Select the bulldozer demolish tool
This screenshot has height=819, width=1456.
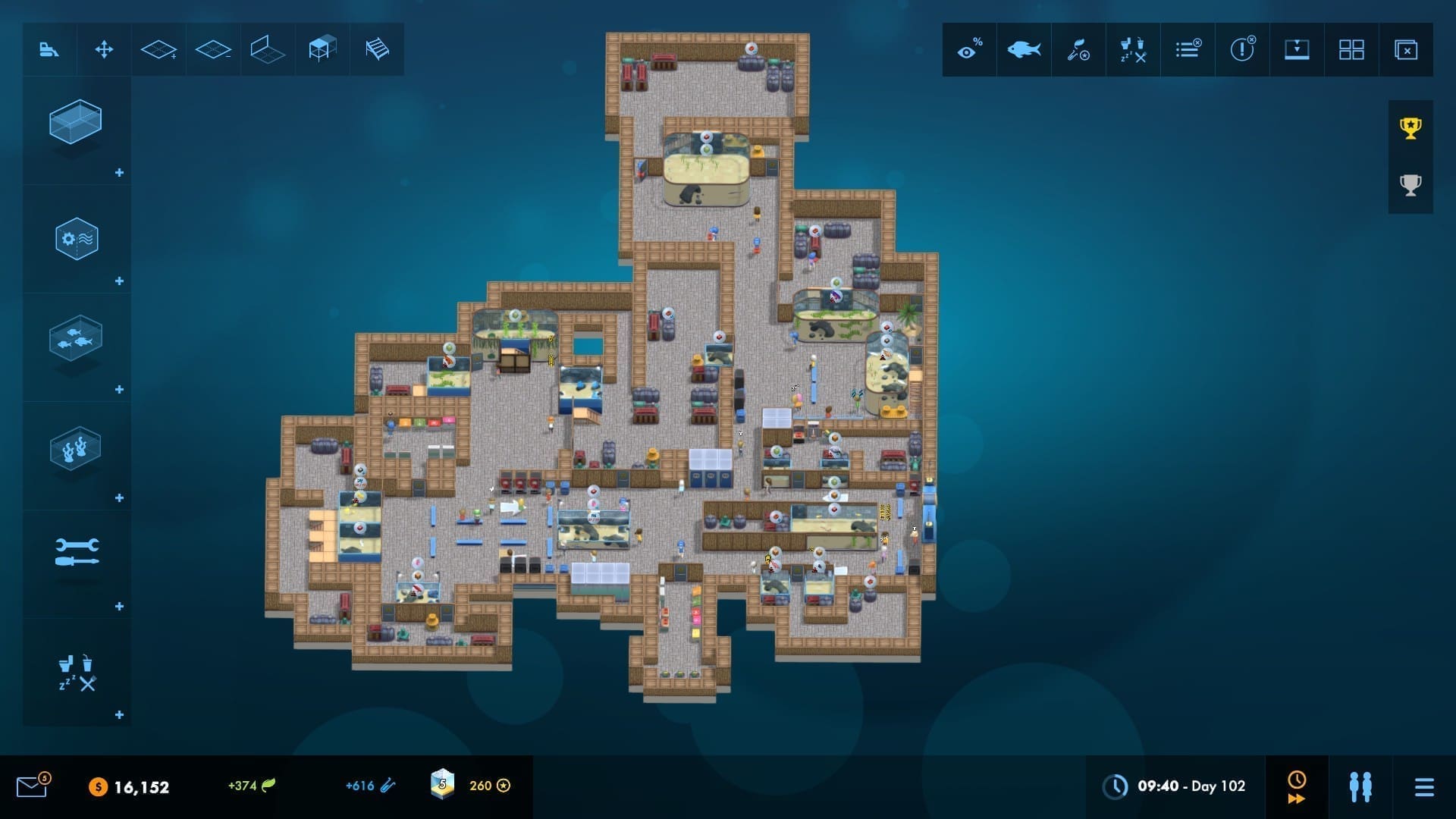point(49,49)
